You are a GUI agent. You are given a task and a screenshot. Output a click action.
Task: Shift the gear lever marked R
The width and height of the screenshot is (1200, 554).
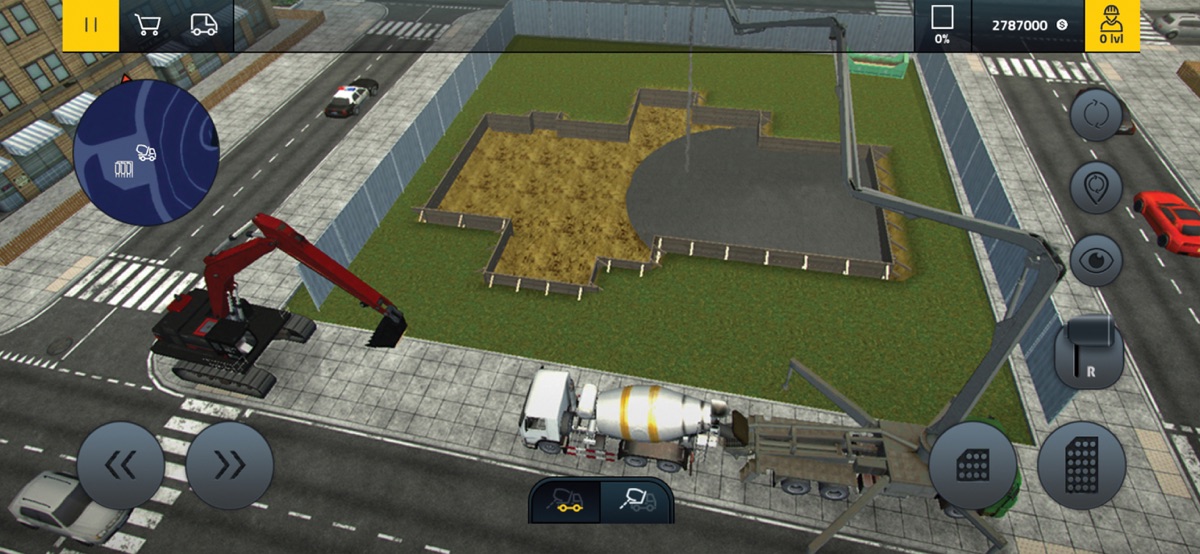(1089, 350)
